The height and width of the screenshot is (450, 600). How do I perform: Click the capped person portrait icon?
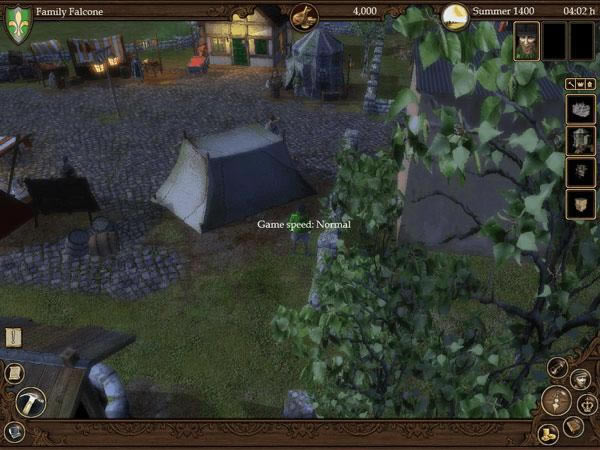[x=580, y=379]
